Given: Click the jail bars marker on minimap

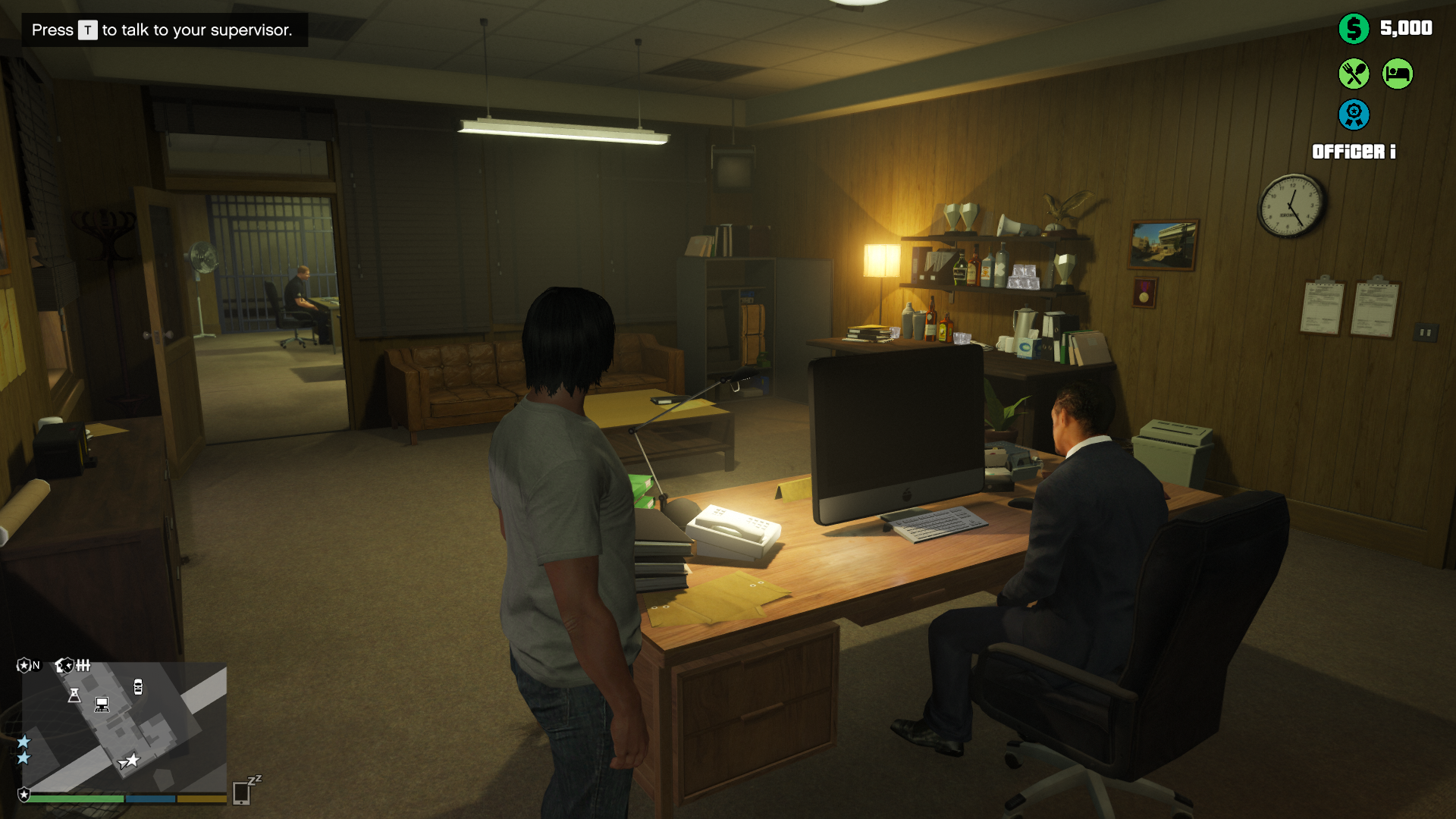Looking at the screenshot, I should point(83,666).
